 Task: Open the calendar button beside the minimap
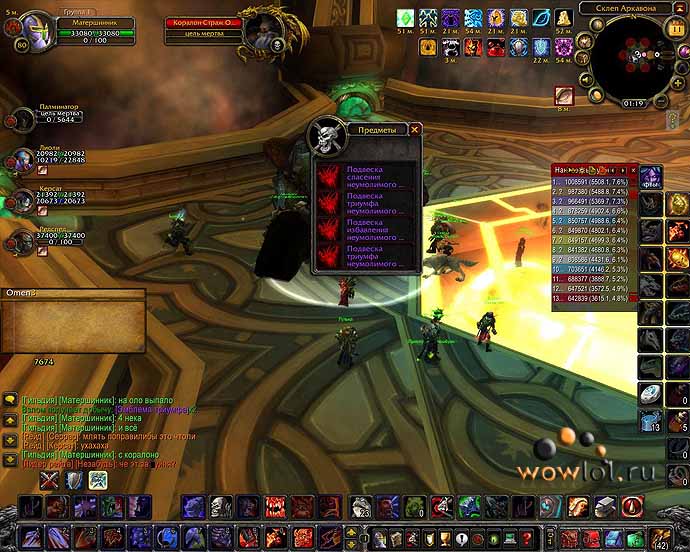(678, 30)
